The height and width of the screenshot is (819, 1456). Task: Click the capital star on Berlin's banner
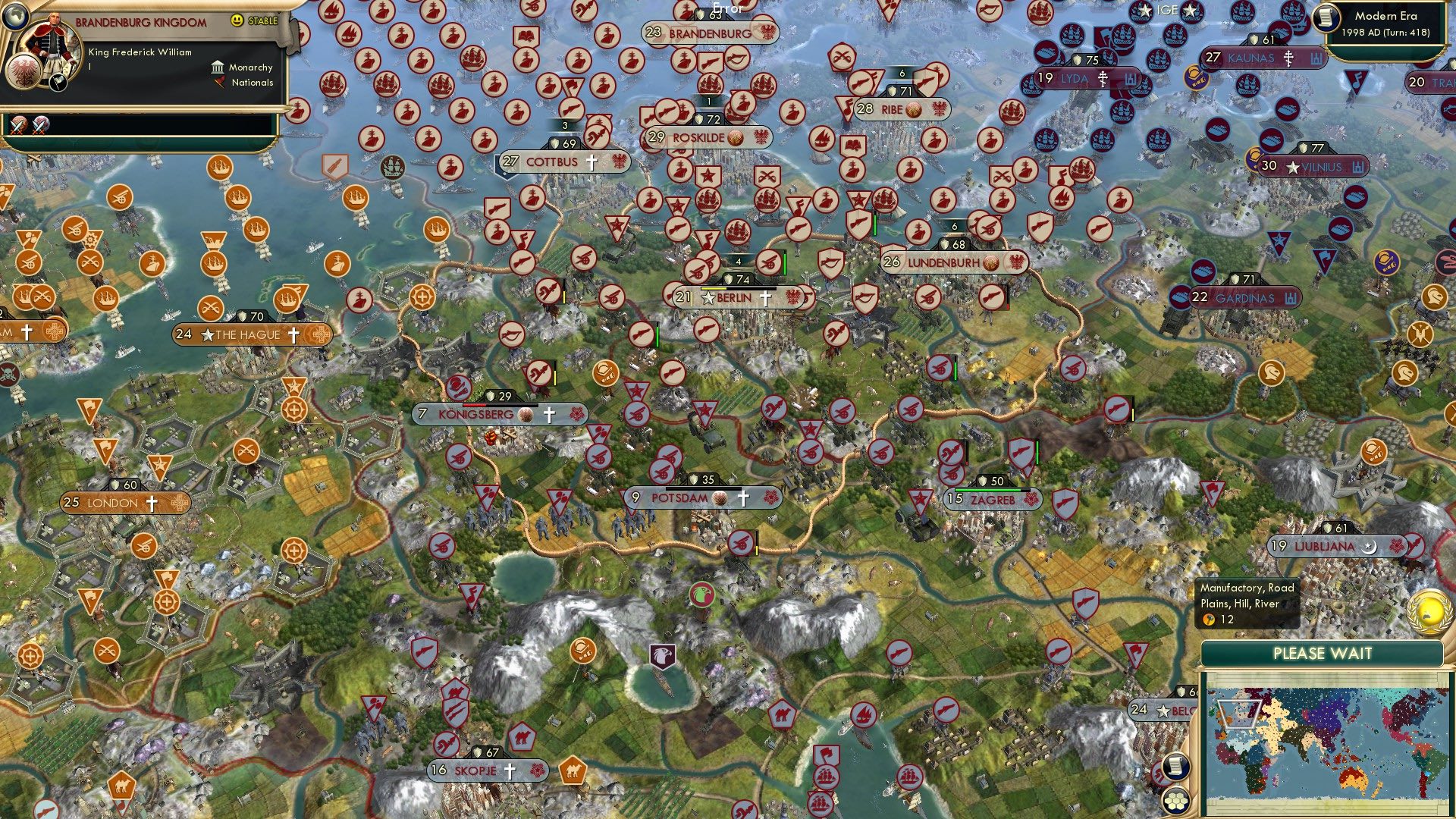[x=707, y=298]
